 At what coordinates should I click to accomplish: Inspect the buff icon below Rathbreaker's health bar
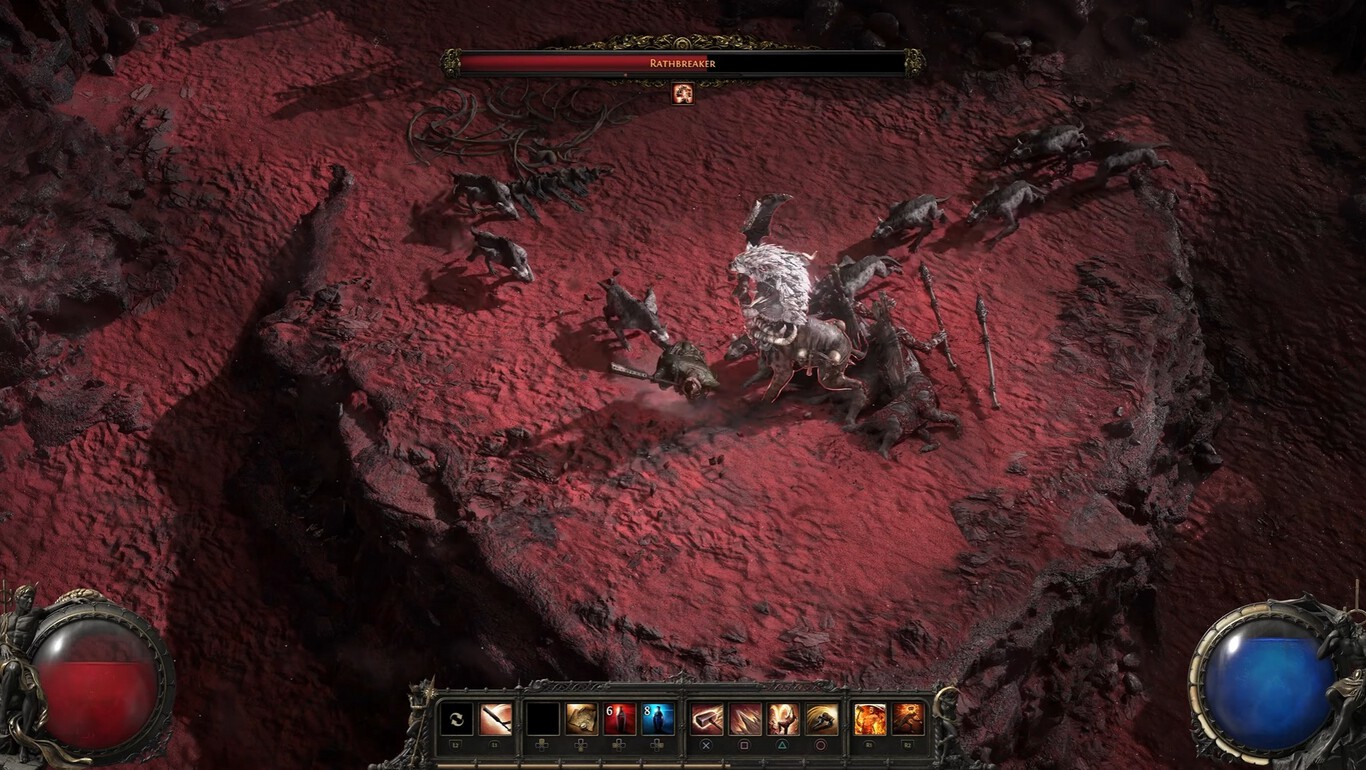pos(684,95)
